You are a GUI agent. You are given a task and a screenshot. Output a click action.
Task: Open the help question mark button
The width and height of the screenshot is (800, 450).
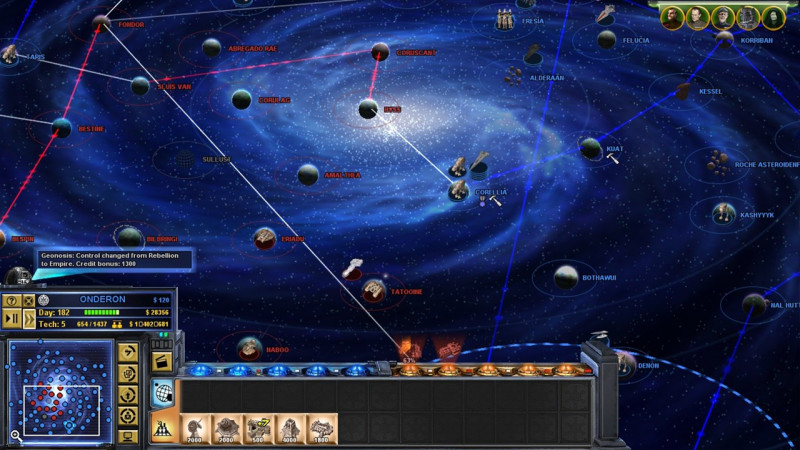tap(12, 300)
